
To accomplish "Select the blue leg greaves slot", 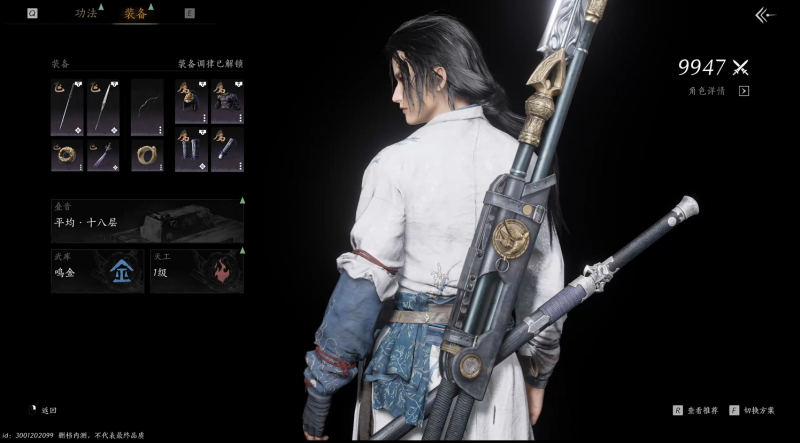I will tap(190, 154).
